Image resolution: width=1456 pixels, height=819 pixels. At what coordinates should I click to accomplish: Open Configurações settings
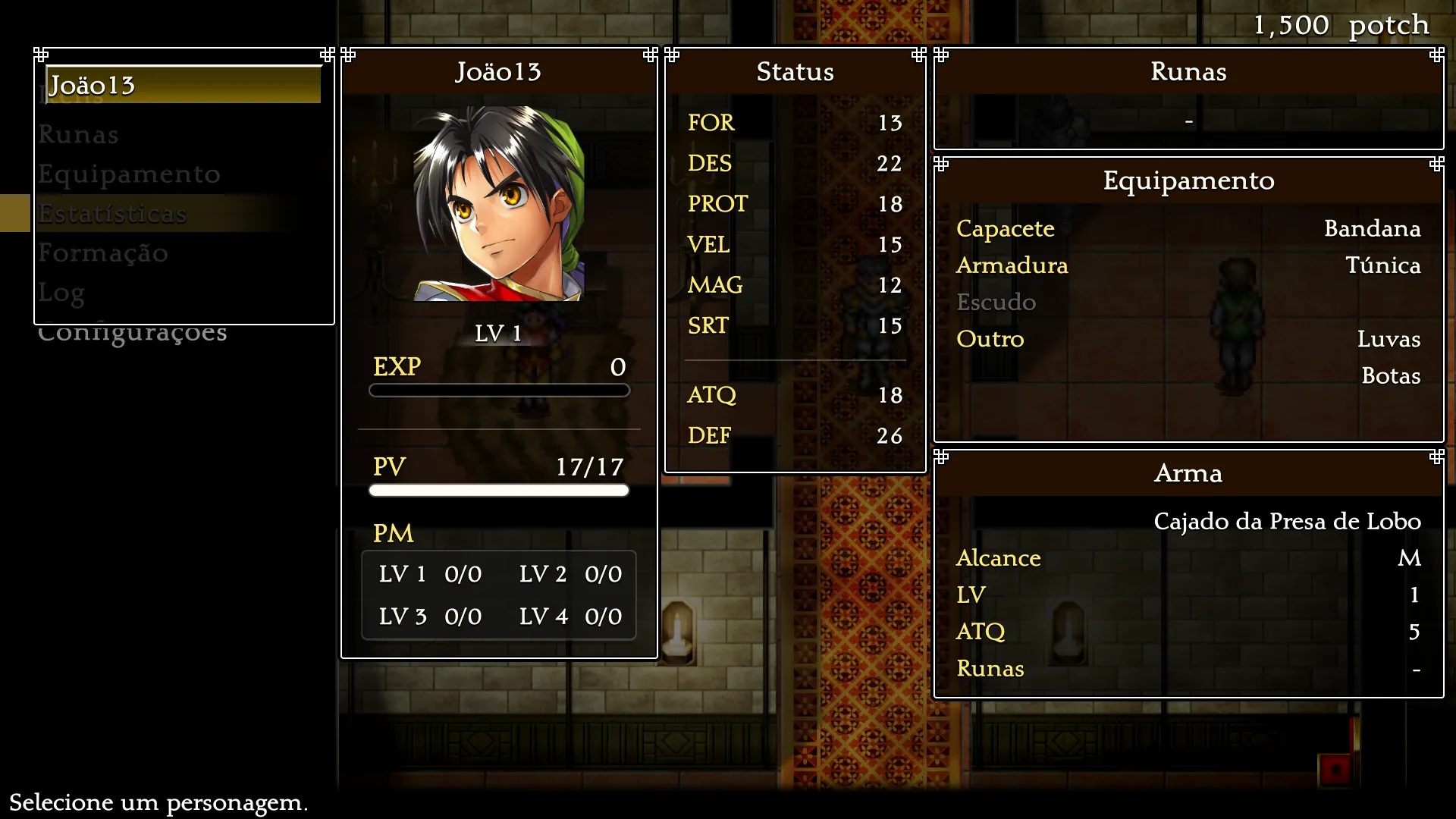coord(133,333)
